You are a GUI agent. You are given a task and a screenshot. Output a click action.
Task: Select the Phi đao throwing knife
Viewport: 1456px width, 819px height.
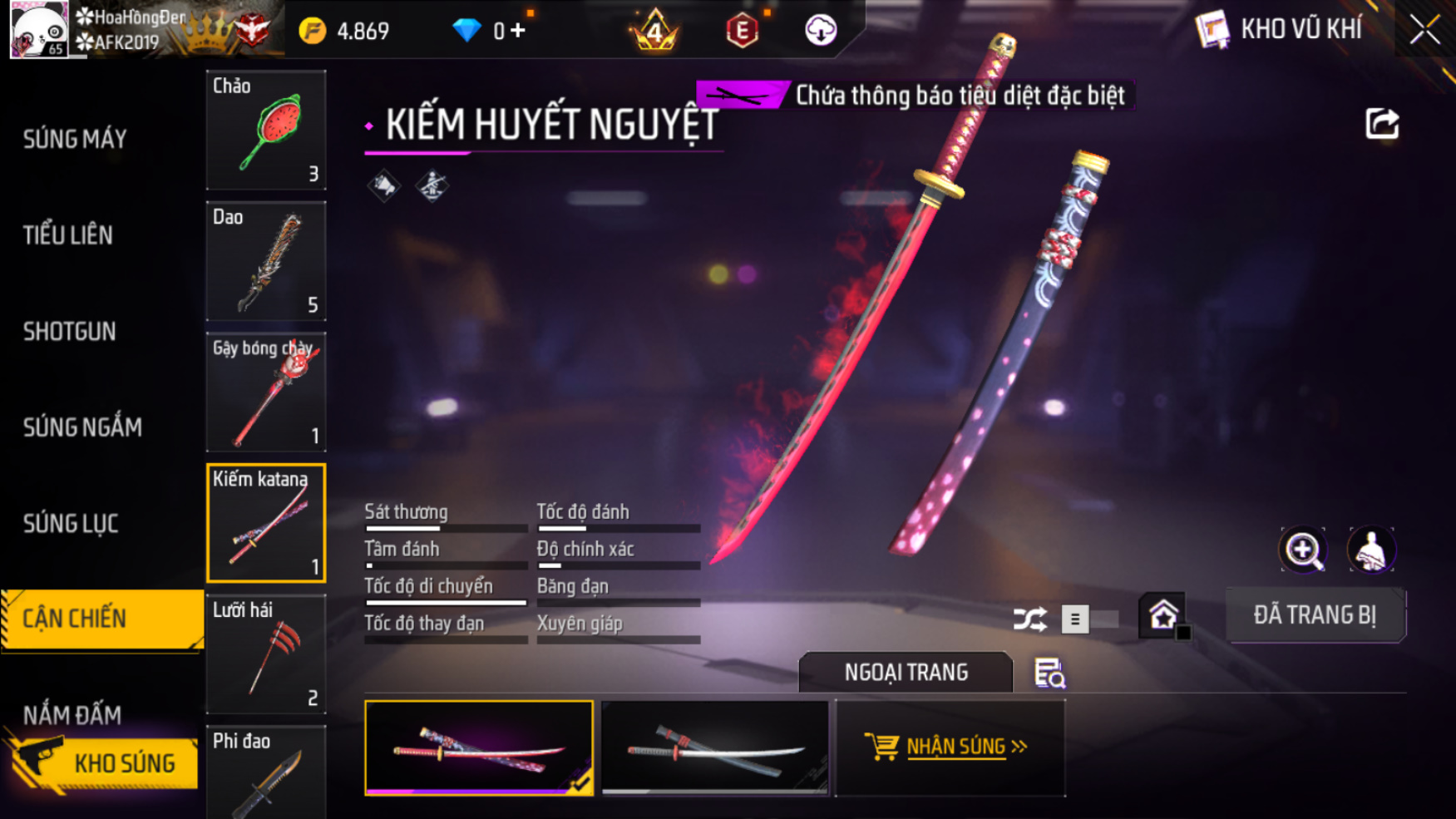266,773
